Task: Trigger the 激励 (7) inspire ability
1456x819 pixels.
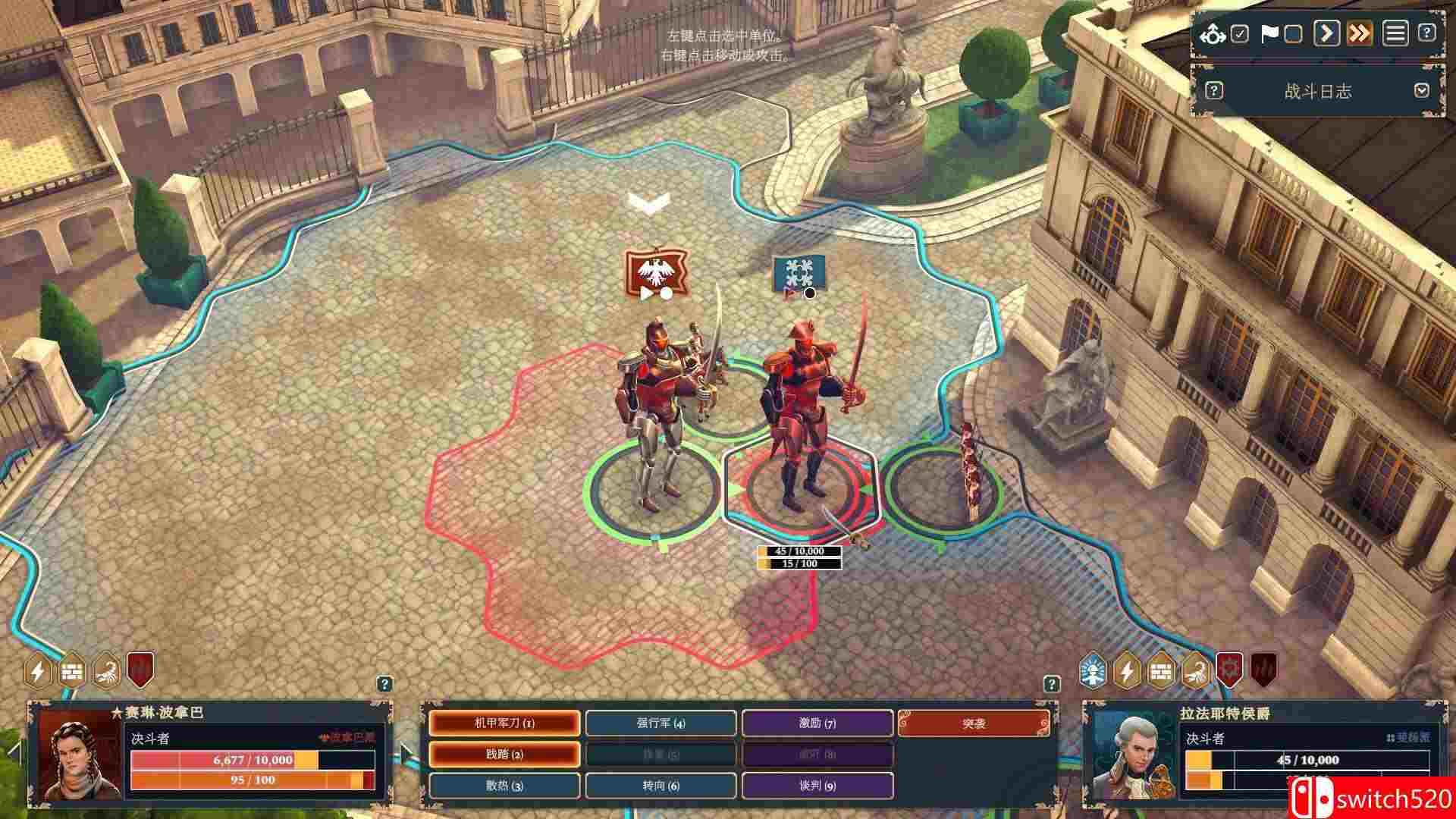Action: (x=817, y=724)
